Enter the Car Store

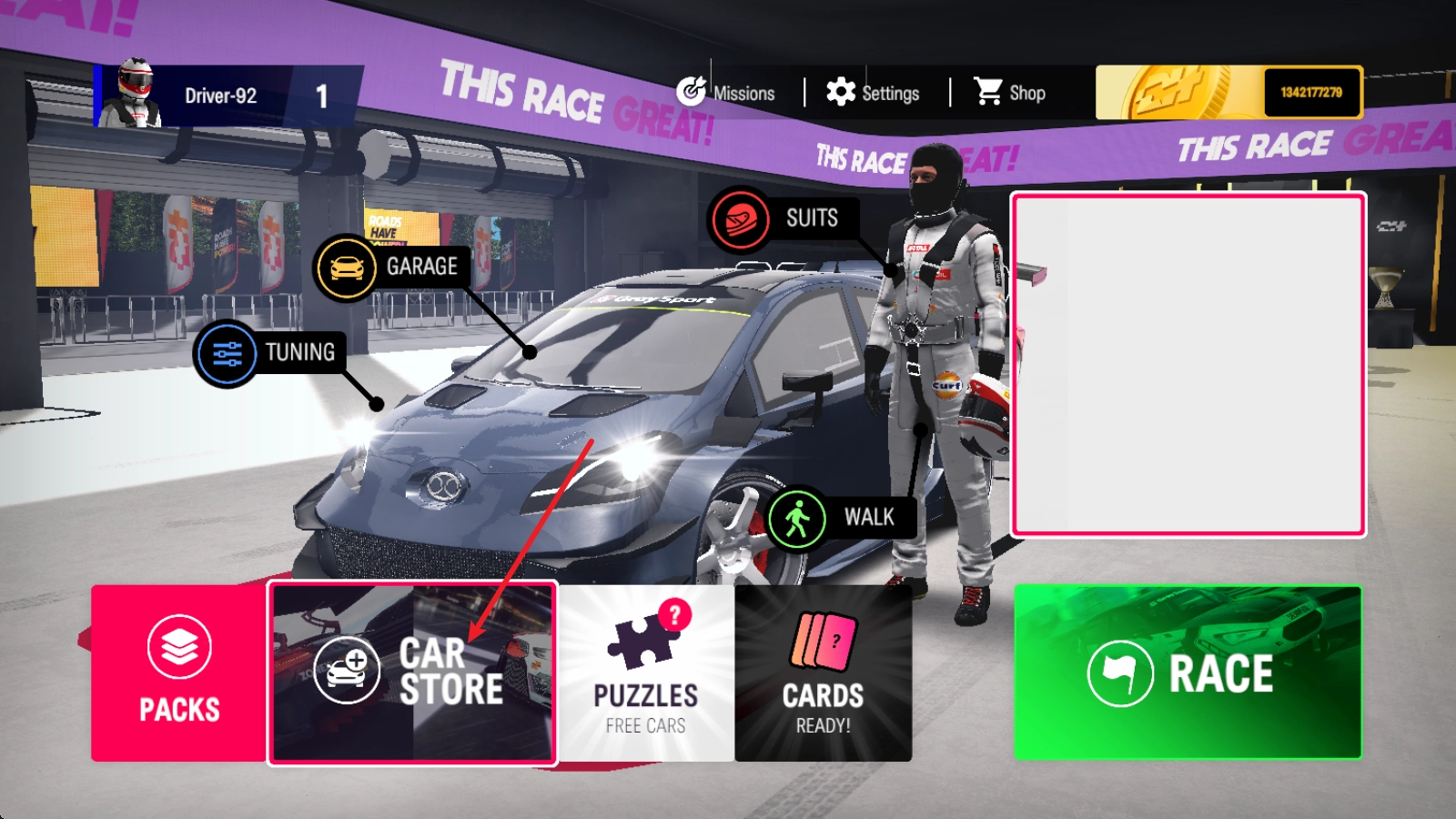click(x=412, y=672)
